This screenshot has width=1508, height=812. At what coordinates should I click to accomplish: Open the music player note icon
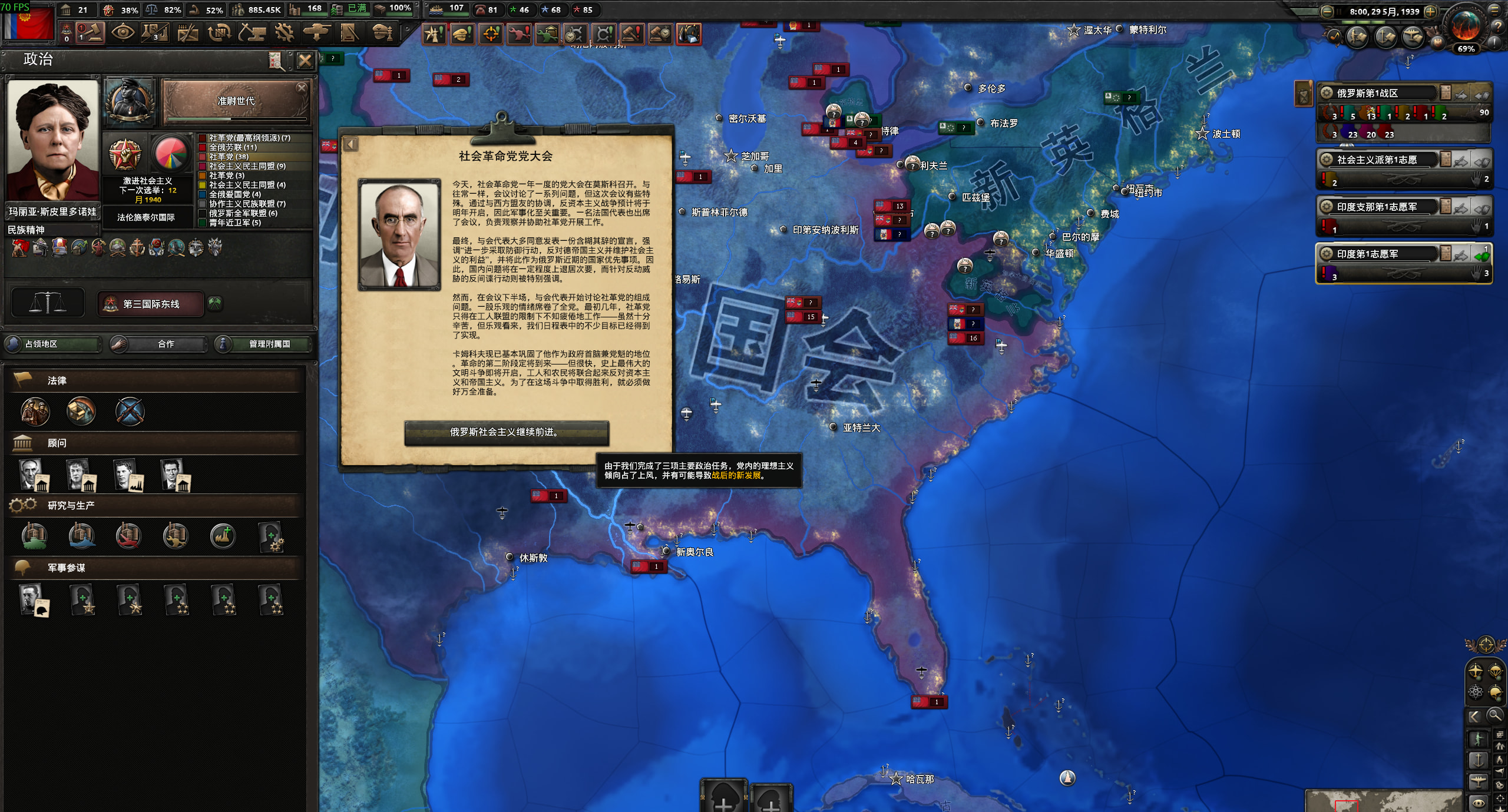(1334, 37)
